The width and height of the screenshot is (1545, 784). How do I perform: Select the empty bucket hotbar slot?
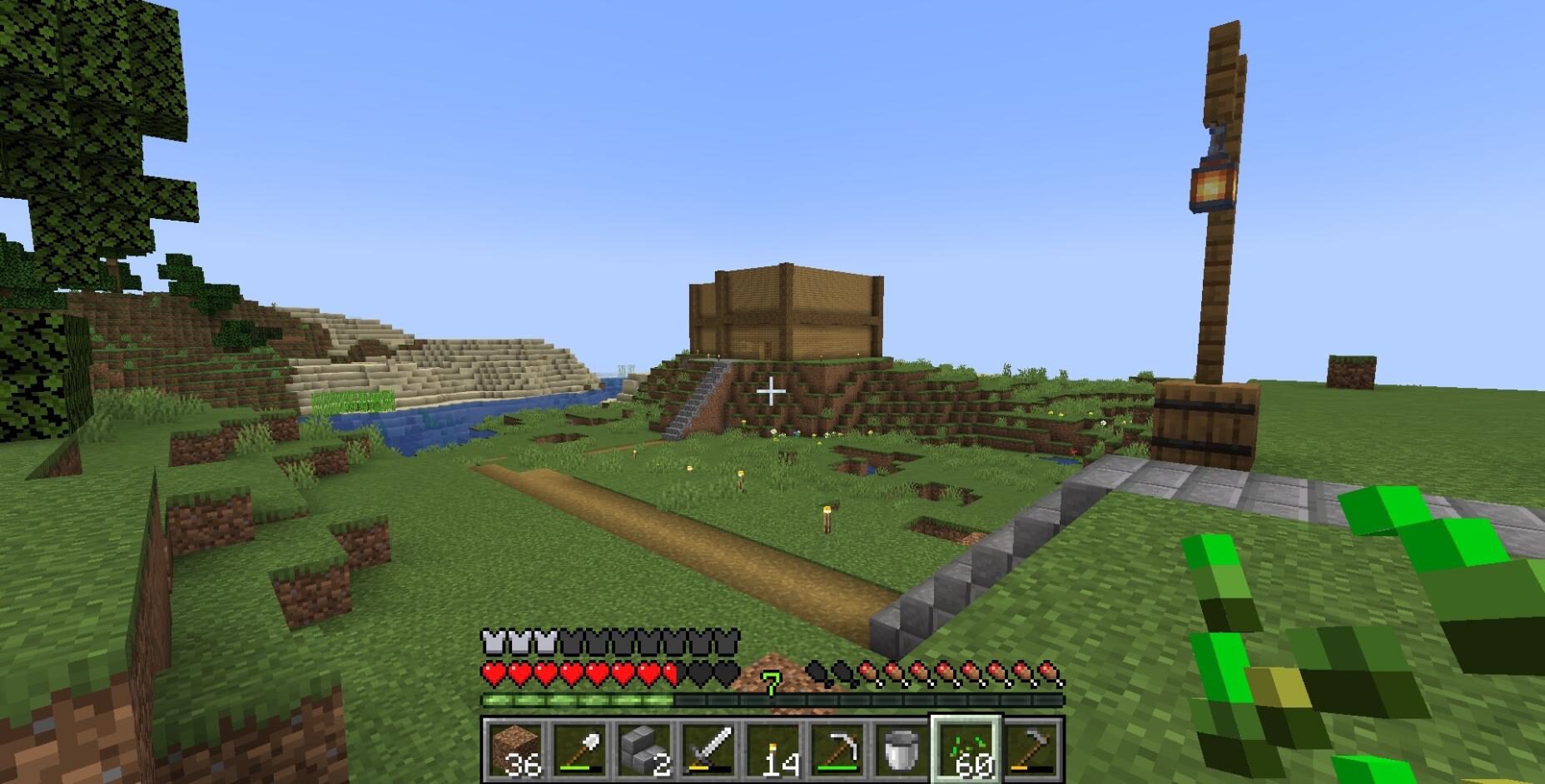[902, 750]
